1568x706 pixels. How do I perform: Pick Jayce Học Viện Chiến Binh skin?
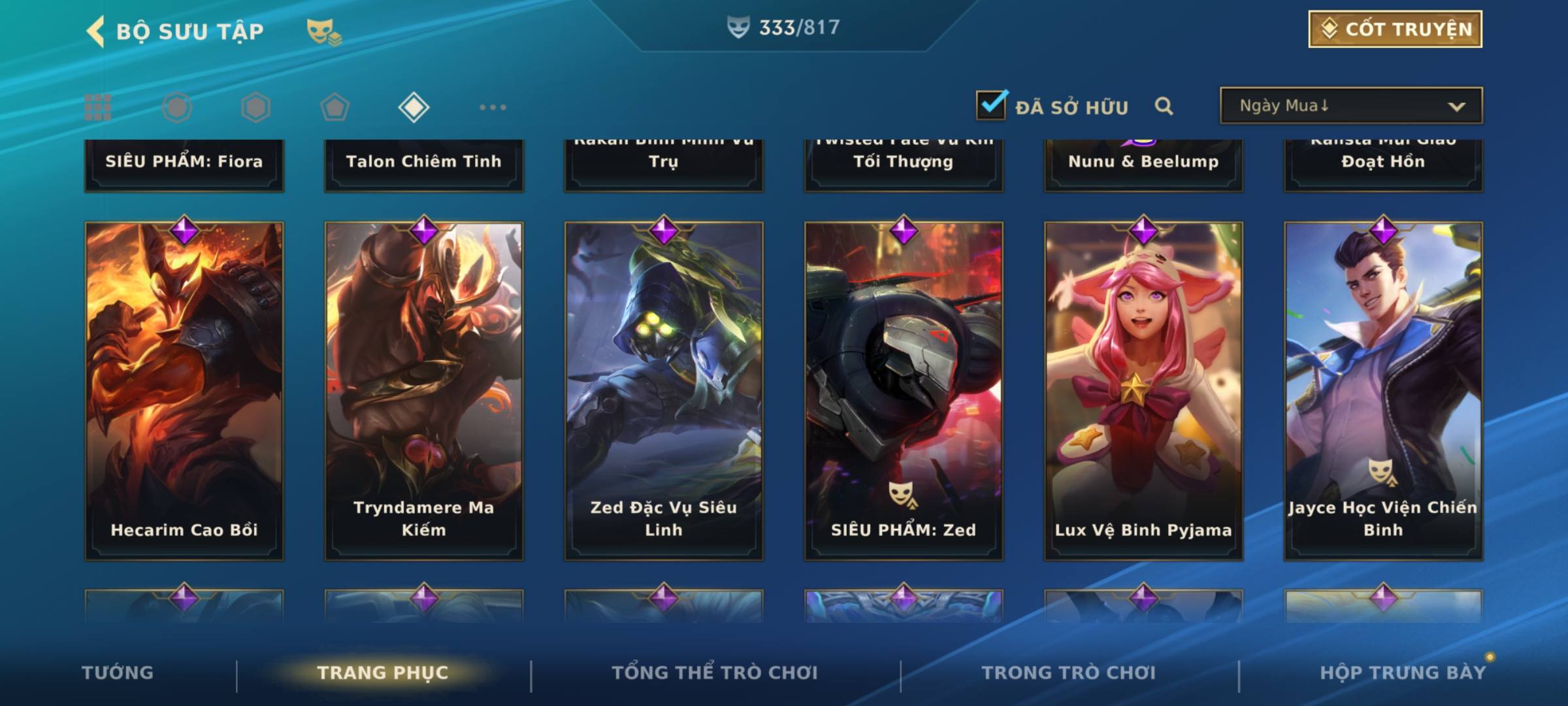(1383, 391)
